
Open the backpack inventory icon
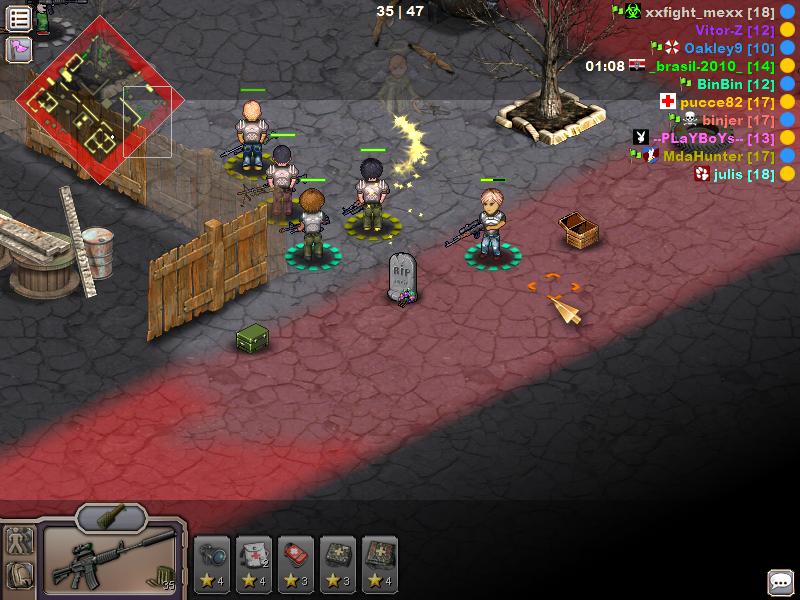pyautogui.click(x=19, y=575)
